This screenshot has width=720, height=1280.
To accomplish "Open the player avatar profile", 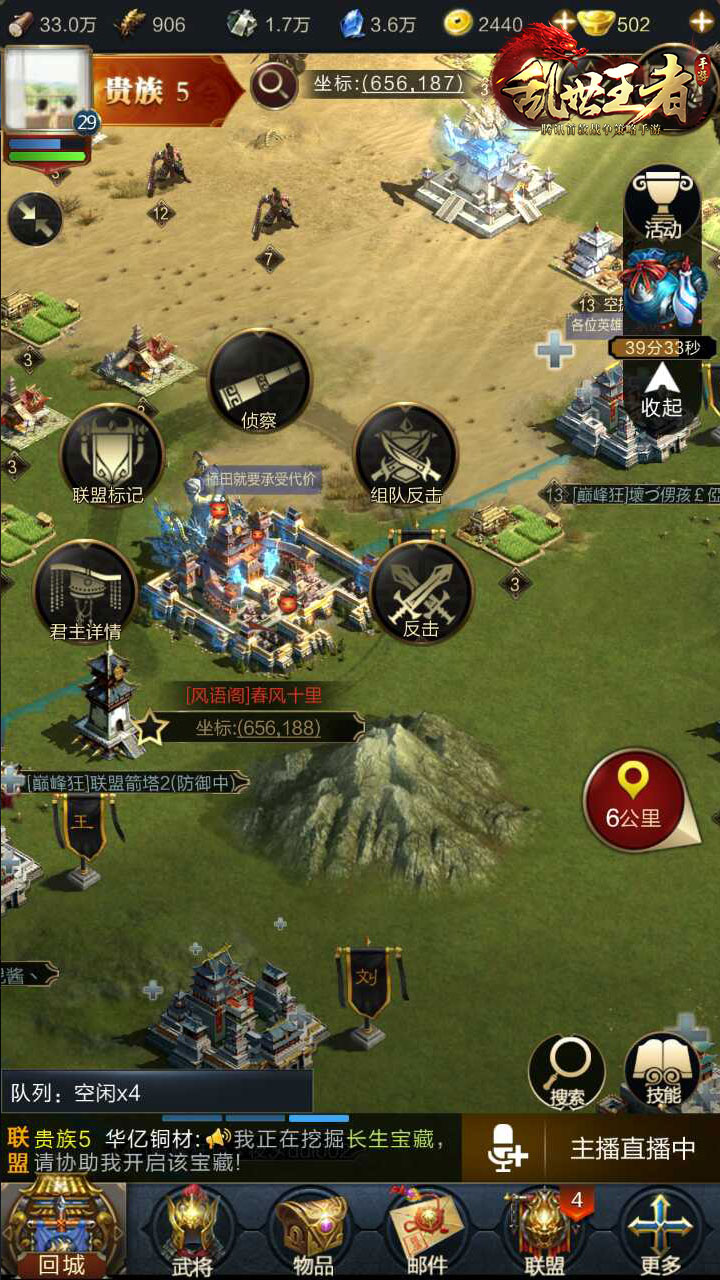I will (x=47, y=90).
